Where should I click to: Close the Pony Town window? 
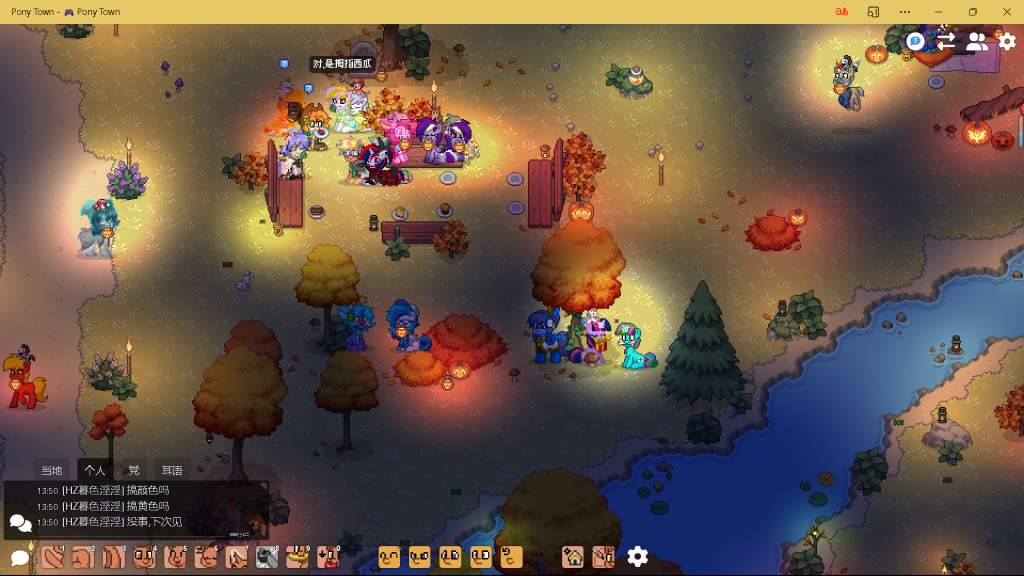pyautogui.click(x=1006, y=12)
